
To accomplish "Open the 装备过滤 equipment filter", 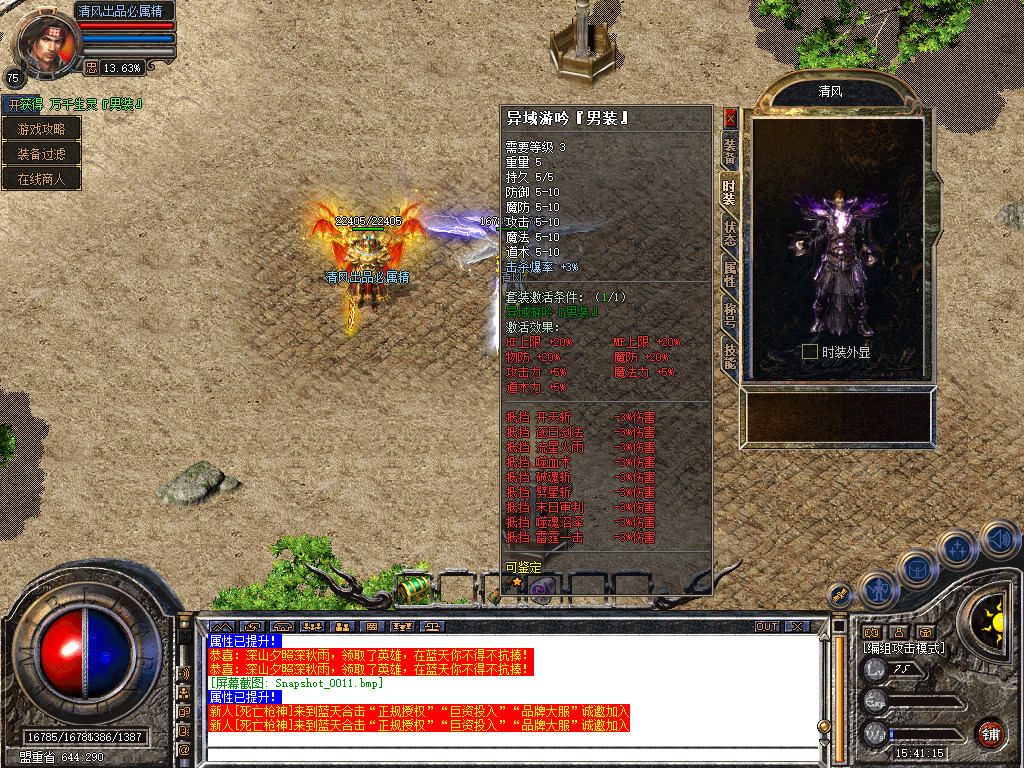I will tap(41, 154).
